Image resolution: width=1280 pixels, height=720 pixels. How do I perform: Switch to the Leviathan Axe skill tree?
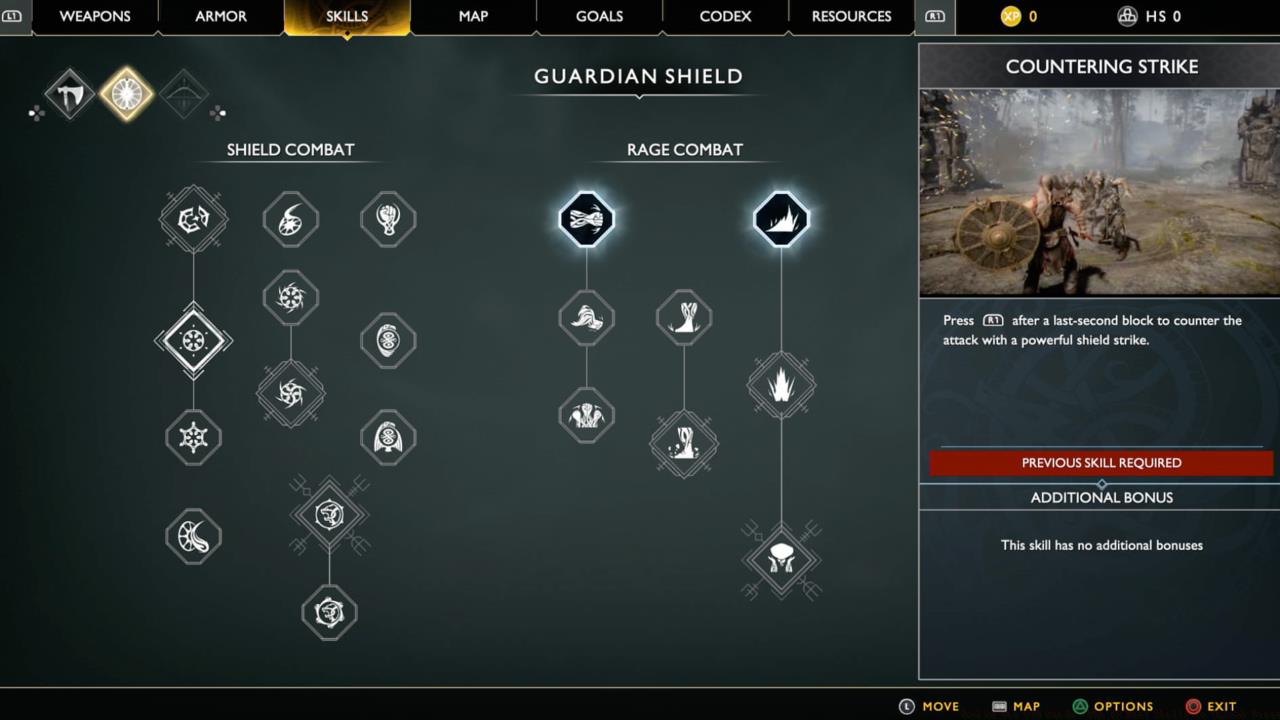[x=68, y=93]
